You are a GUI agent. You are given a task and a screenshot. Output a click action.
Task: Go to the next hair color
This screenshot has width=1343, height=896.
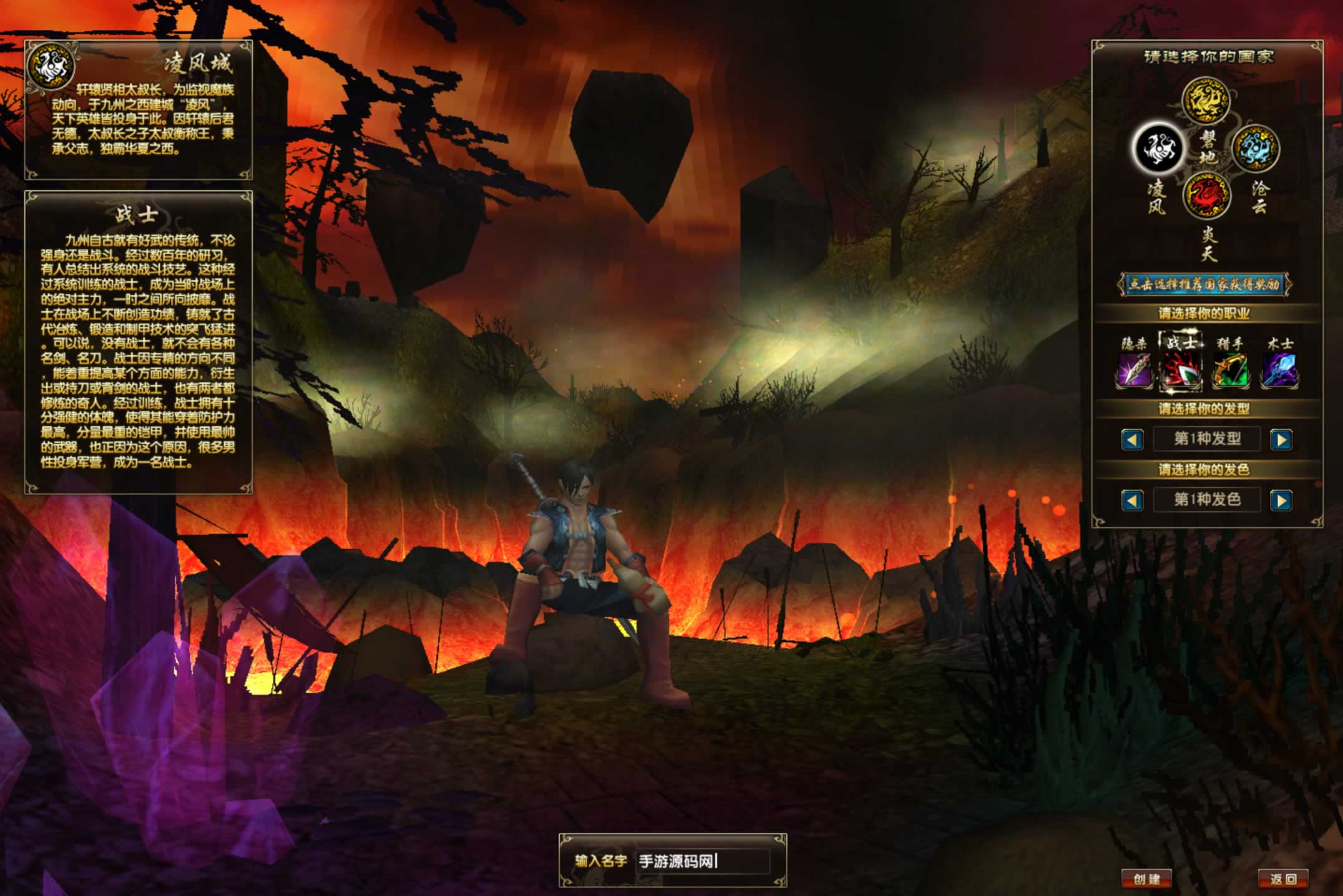click(x=1281, y=500)
